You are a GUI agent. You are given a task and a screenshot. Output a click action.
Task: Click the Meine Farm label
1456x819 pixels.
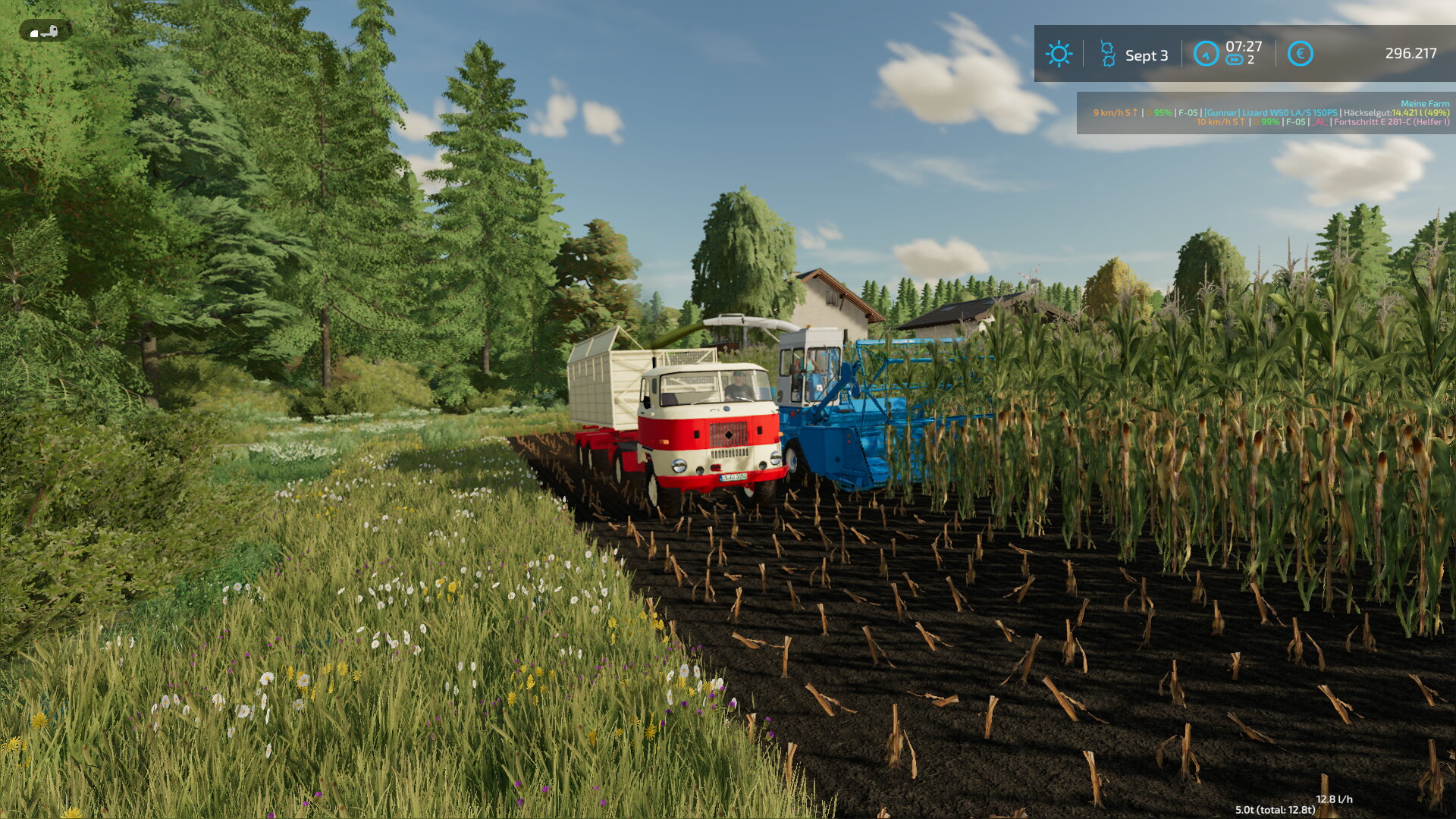tap(1424, 103)
